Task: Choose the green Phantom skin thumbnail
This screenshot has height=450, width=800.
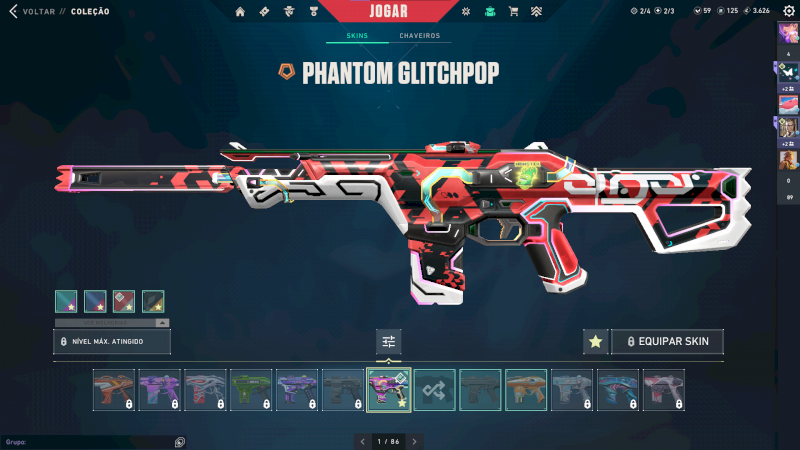Action: (251, 390)
